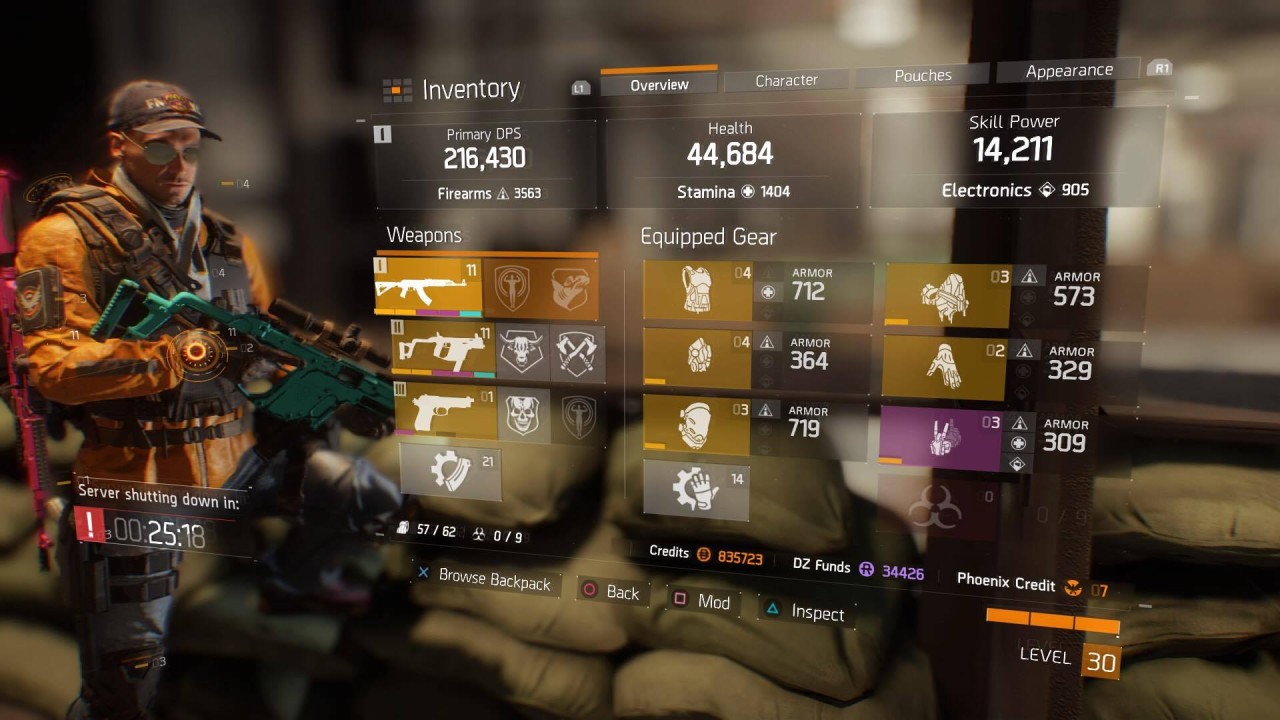Select the purple holster with 309 armor
1280x720 pixels.
pyautogui.click(x=940, y=438)
